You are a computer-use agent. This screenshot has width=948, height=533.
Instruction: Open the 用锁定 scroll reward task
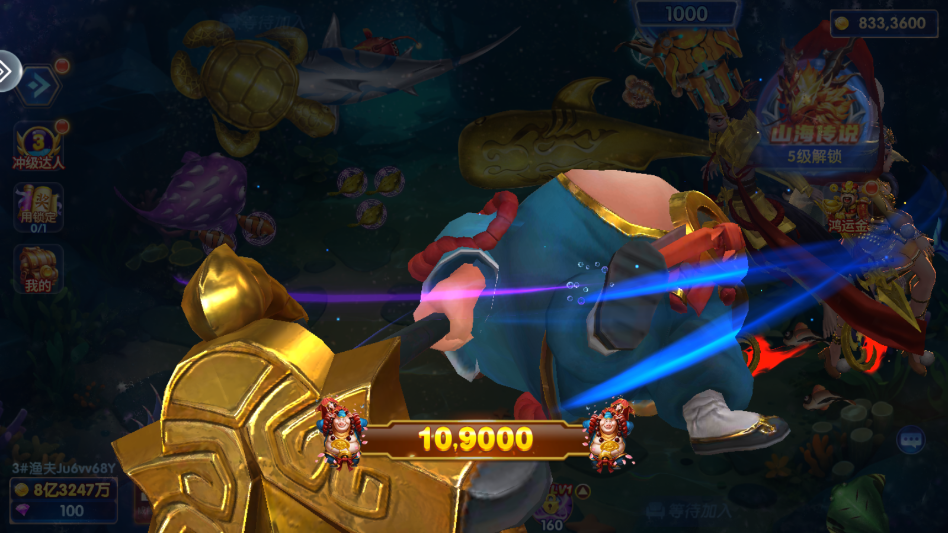[38, 208]
